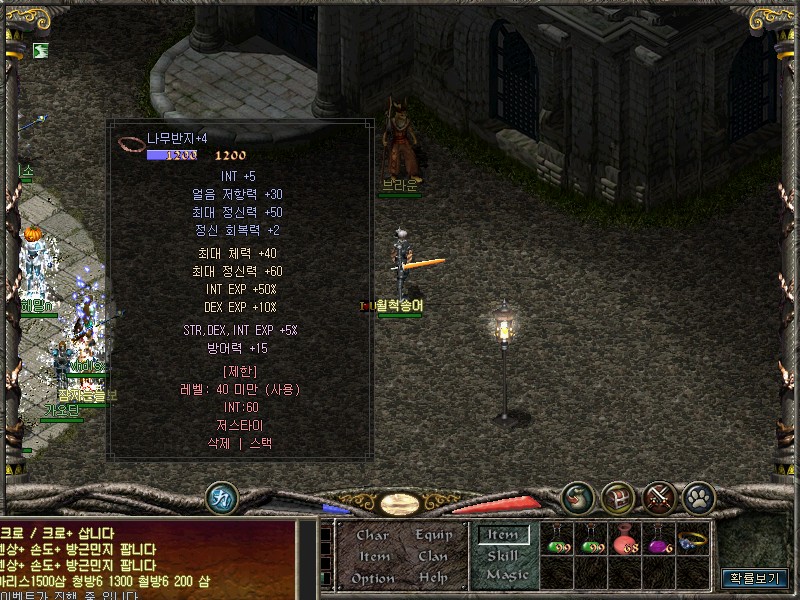Activate the crossed swords icon
Image resolution: width=800 pixels, height=600 pixels.
[659, 497]
